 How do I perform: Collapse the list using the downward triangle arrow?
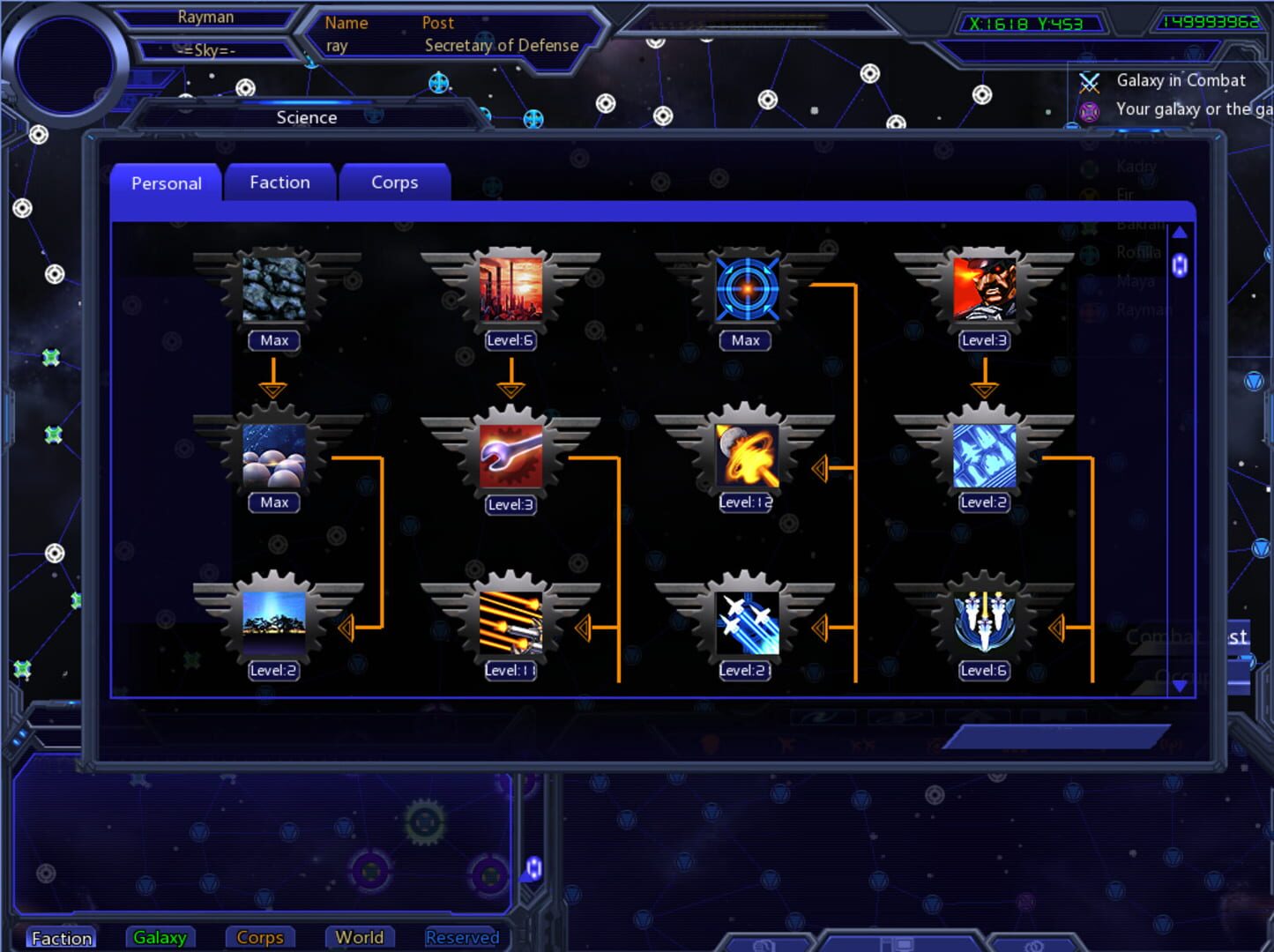(x=1180, y=690)
